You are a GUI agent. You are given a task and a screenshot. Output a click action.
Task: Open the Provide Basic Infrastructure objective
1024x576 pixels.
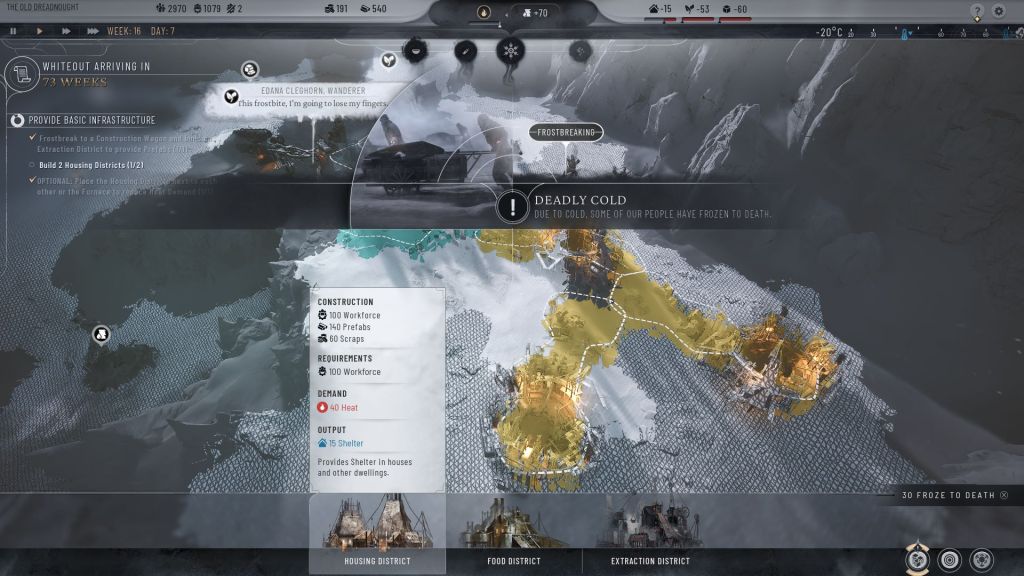pos(17,120)
